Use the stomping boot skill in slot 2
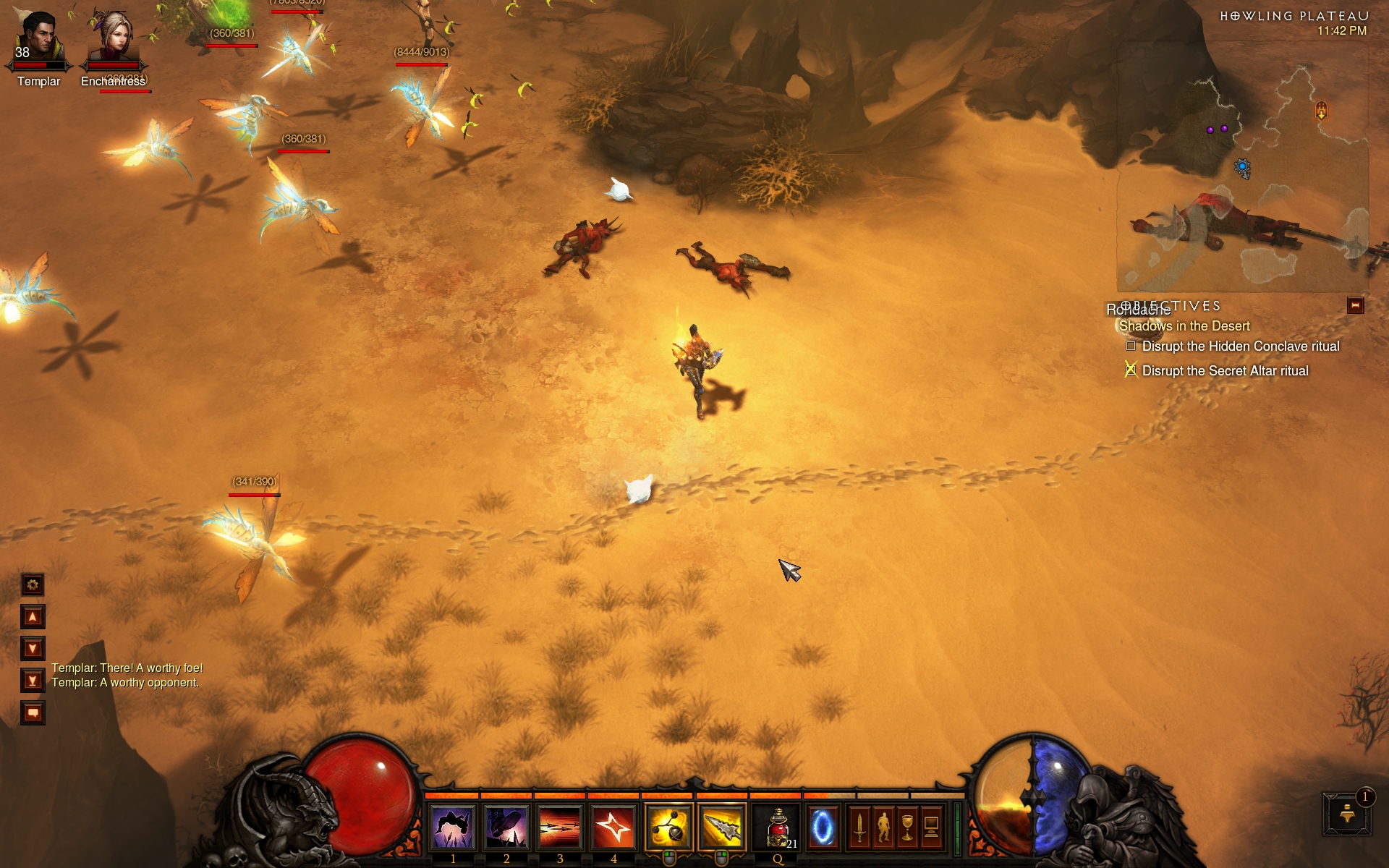1389x868 pixels. pyautogui.click(x=506, y=827)
